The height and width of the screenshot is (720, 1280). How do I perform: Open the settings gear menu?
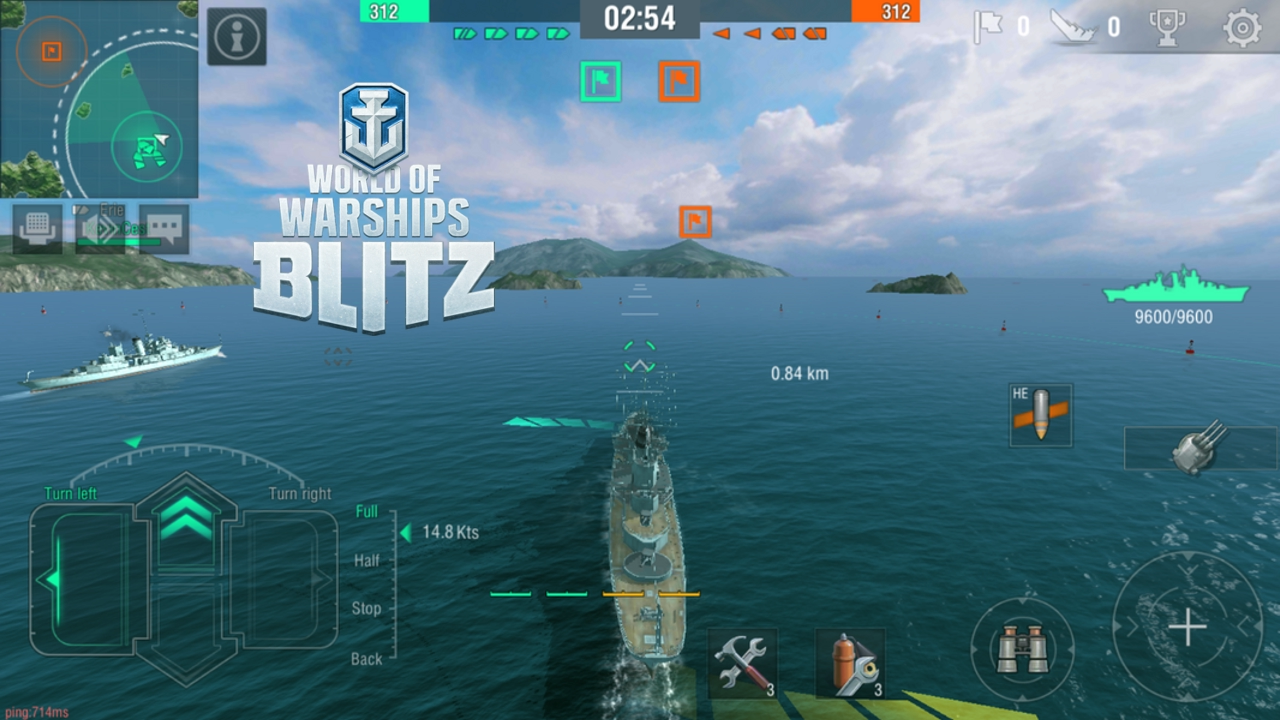1243,28
